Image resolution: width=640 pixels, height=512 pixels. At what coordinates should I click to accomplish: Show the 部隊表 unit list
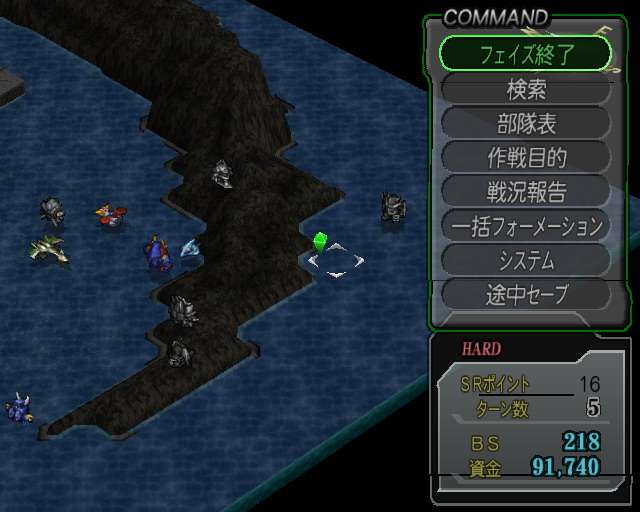525,123
